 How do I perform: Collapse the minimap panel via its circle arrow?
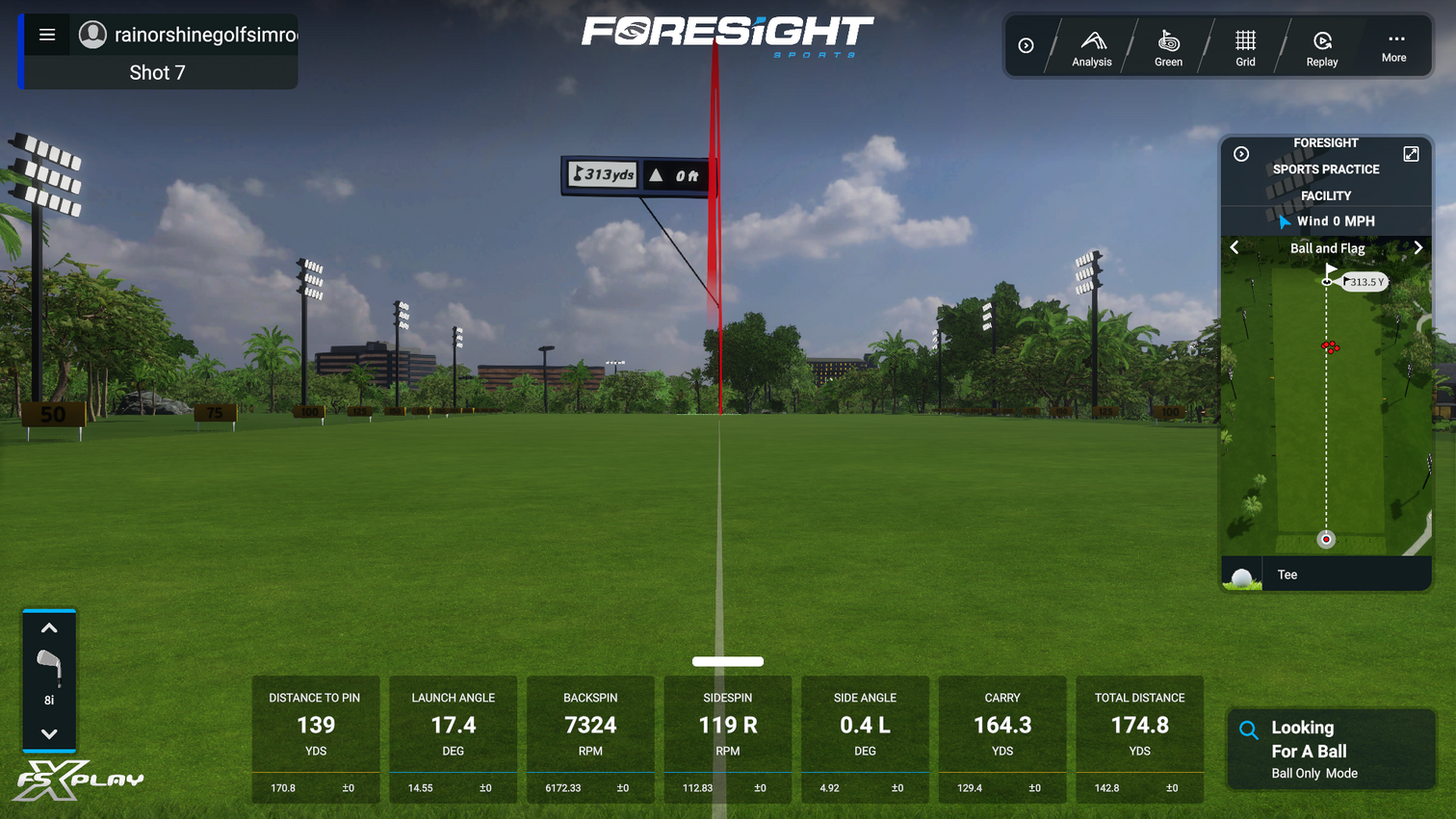[x=1240, y=154]
